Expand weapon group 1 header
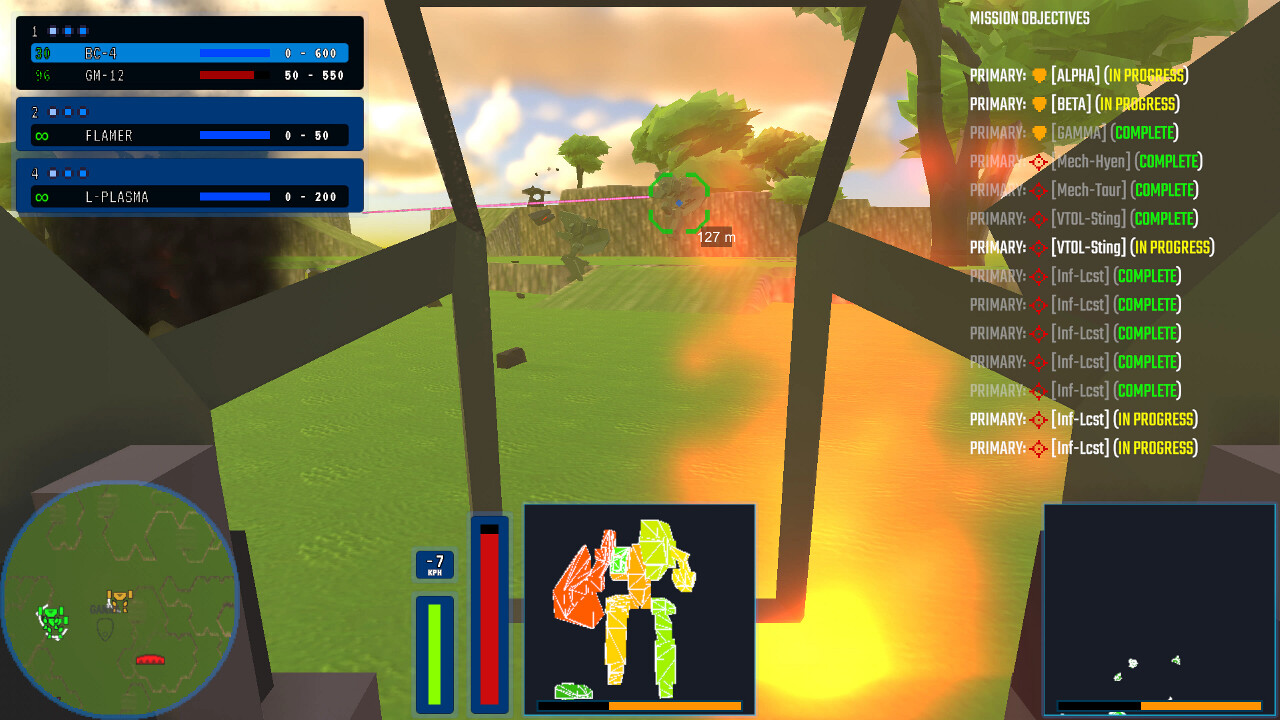Image resolution: width=1280 pixels, height=720 pixels. click(x=35, y=31)
